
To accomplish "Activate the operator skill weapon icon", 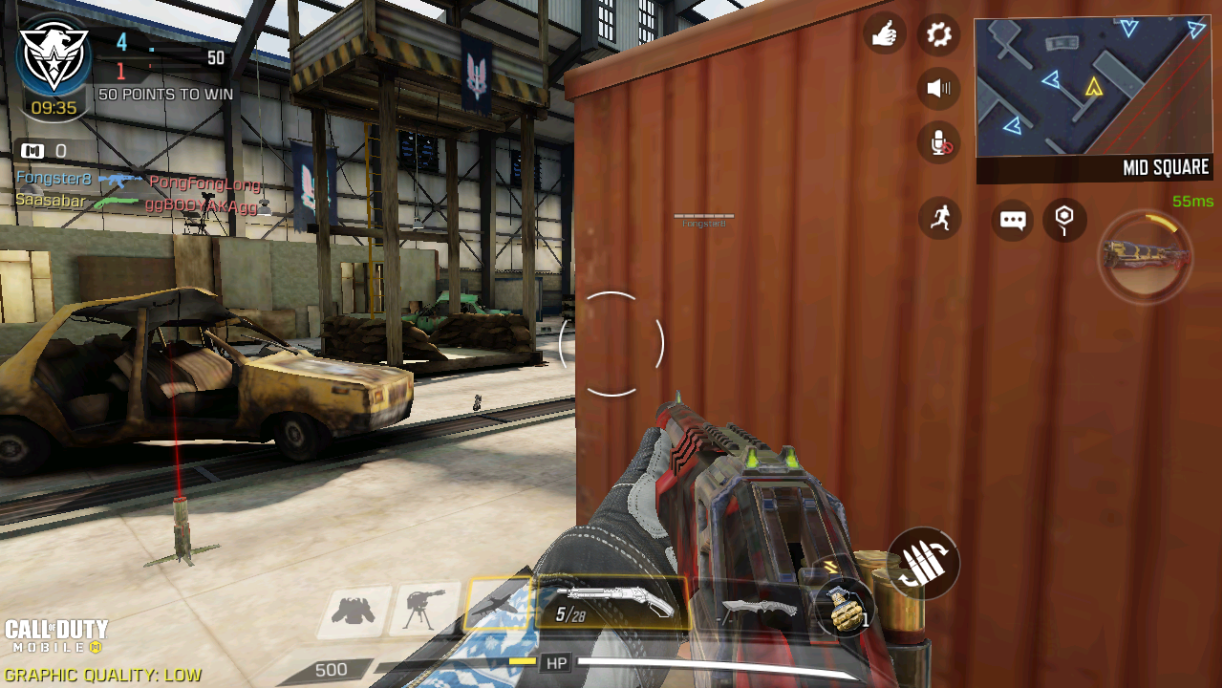I will (x=1146, y=256).
